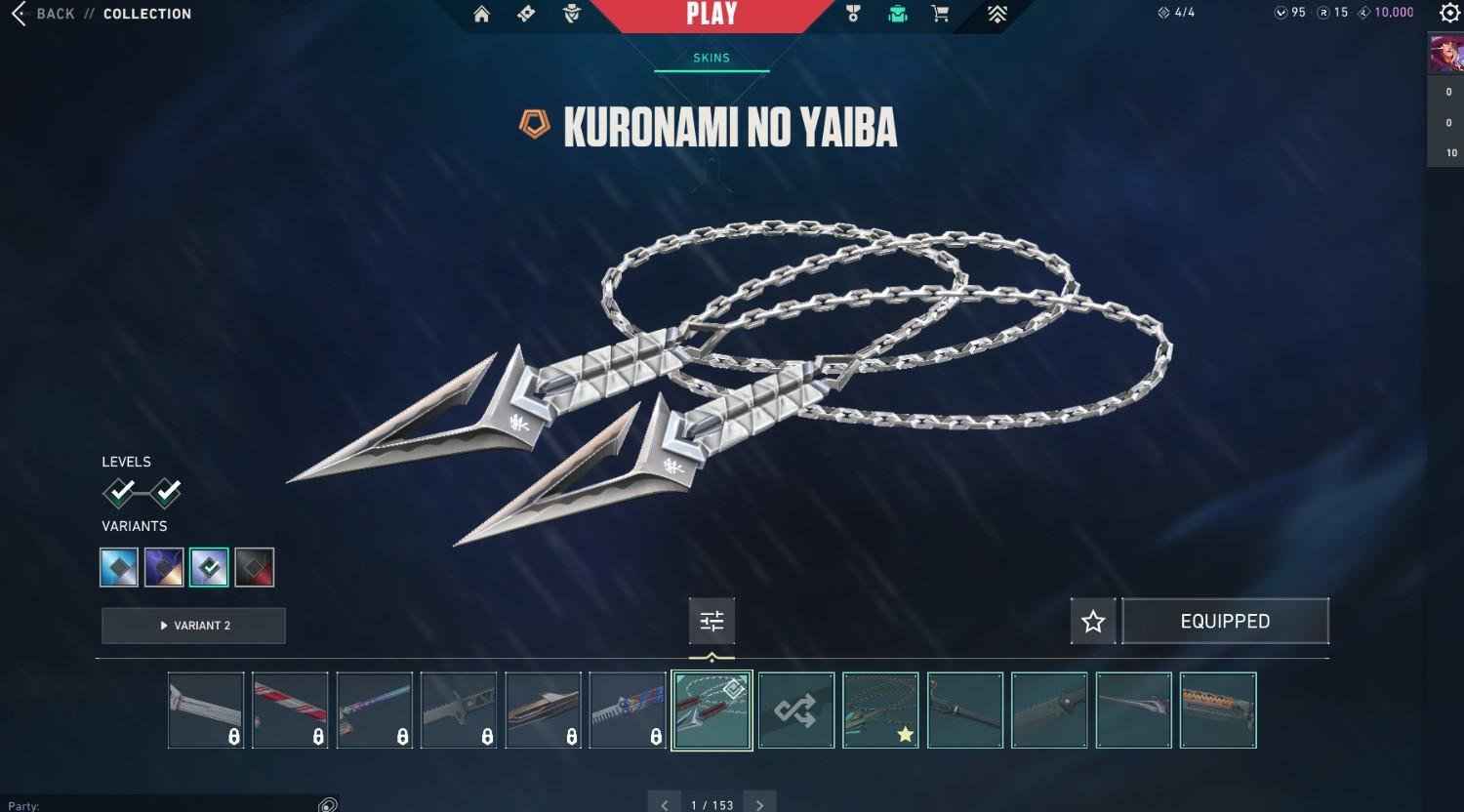Screen dimensions: 1464x812
Task: Select the blue variant swatch
Action: 118,567
